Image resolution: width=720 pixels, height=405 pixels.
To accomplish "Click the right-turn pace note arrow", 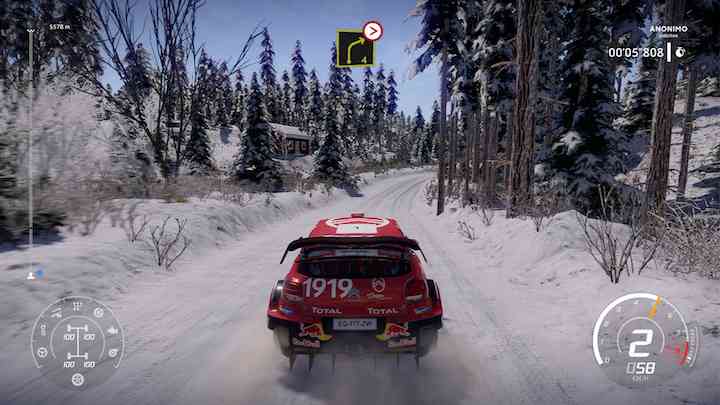I will tap(354, 48).
